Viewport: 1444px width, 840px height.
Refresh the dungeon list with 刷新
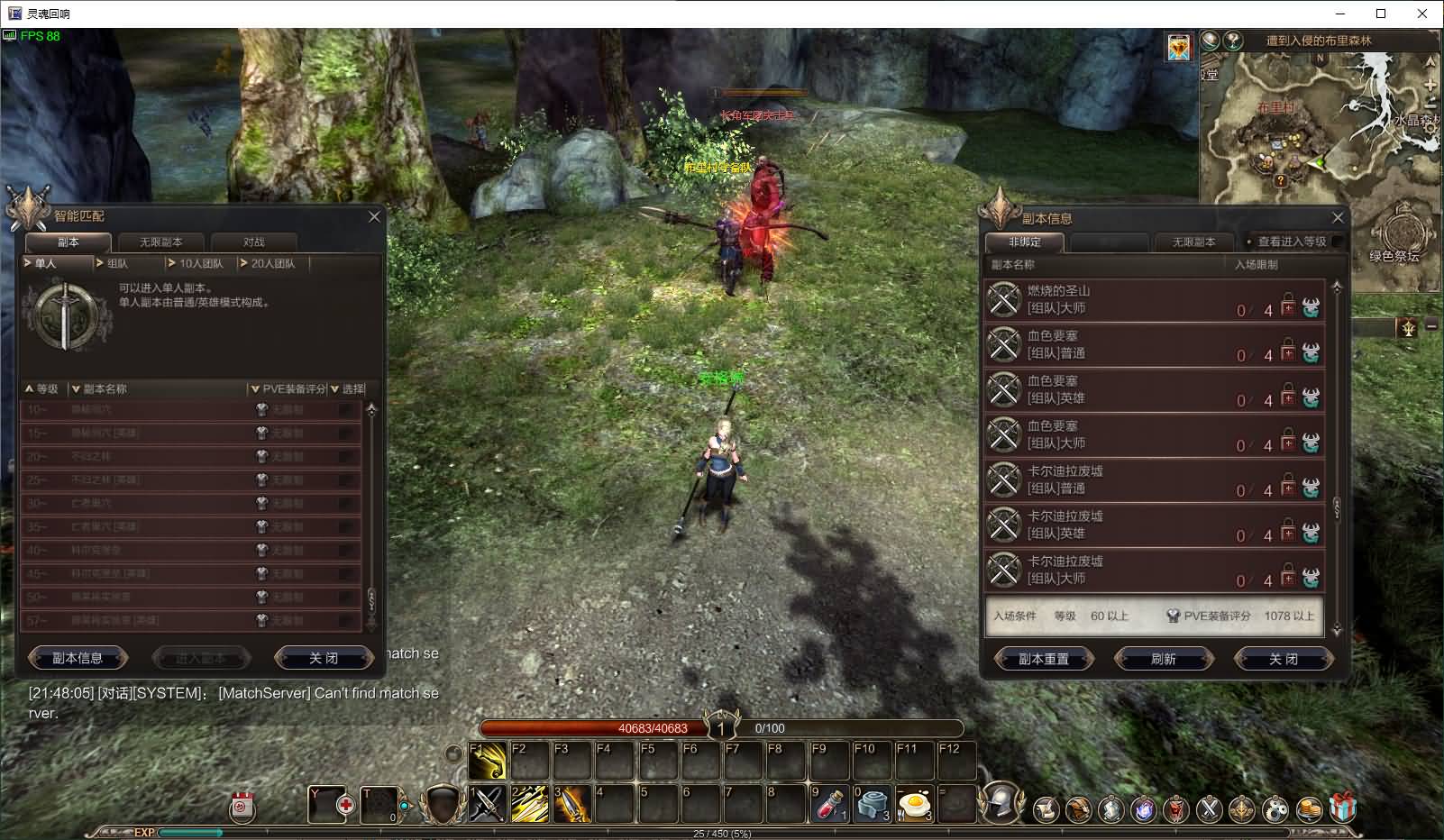pyautogui.click(x=1163, y=659)
